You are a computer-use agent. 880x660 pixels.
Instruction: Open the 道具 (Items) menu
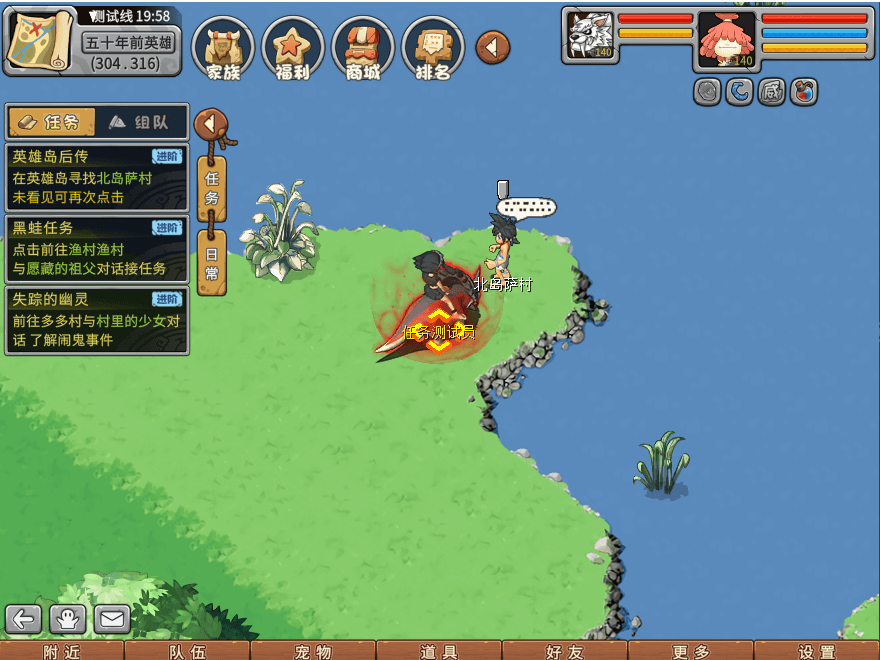pyautogui.click(x=439, y=651)
